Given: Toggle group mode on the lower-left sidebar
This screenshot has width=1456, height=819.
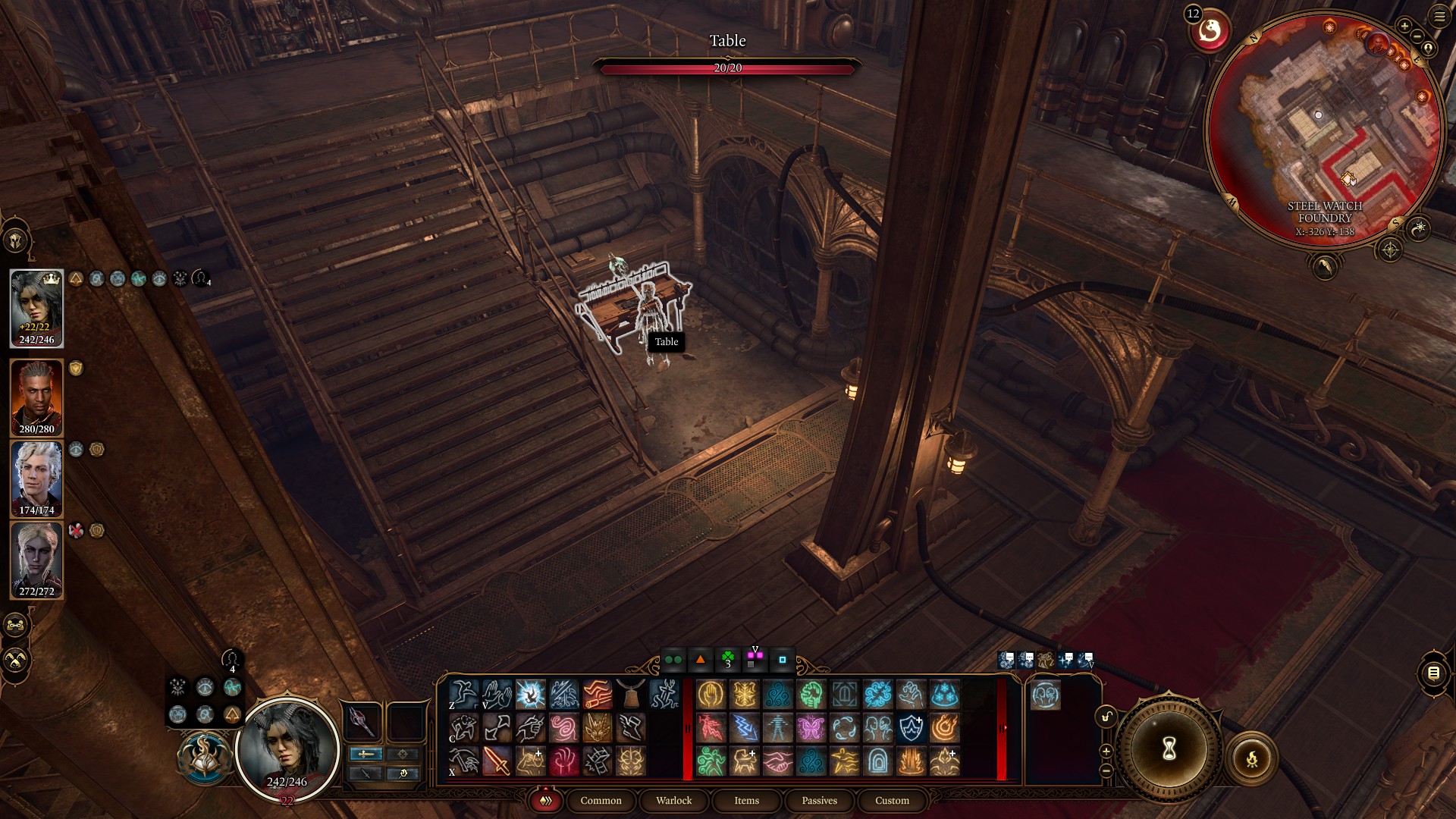Looking at the screenshot, I should (14, 626).
